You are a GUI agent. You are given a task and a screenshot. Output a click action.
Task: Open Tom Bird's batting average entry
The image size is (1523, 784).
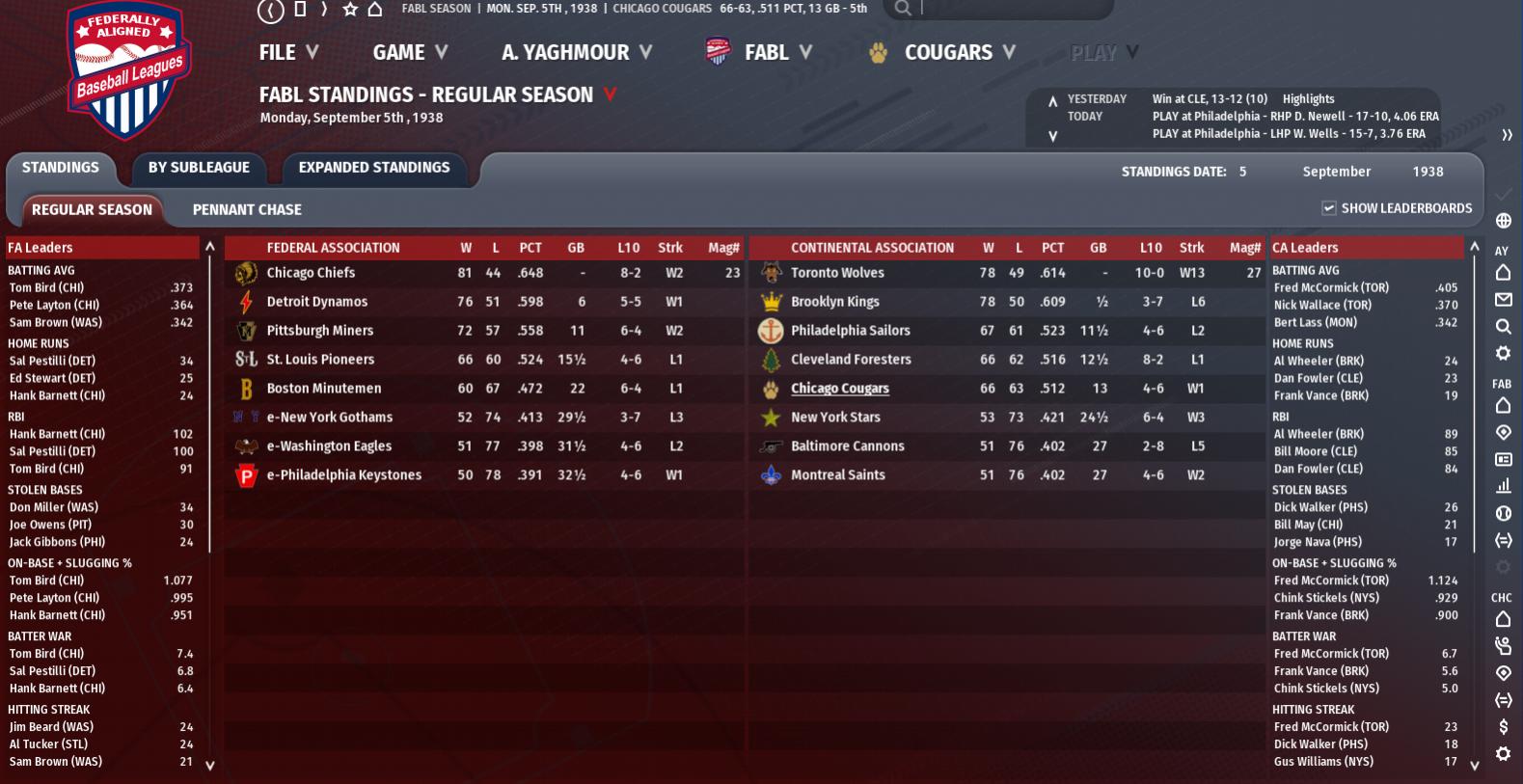tap(46, 287)
